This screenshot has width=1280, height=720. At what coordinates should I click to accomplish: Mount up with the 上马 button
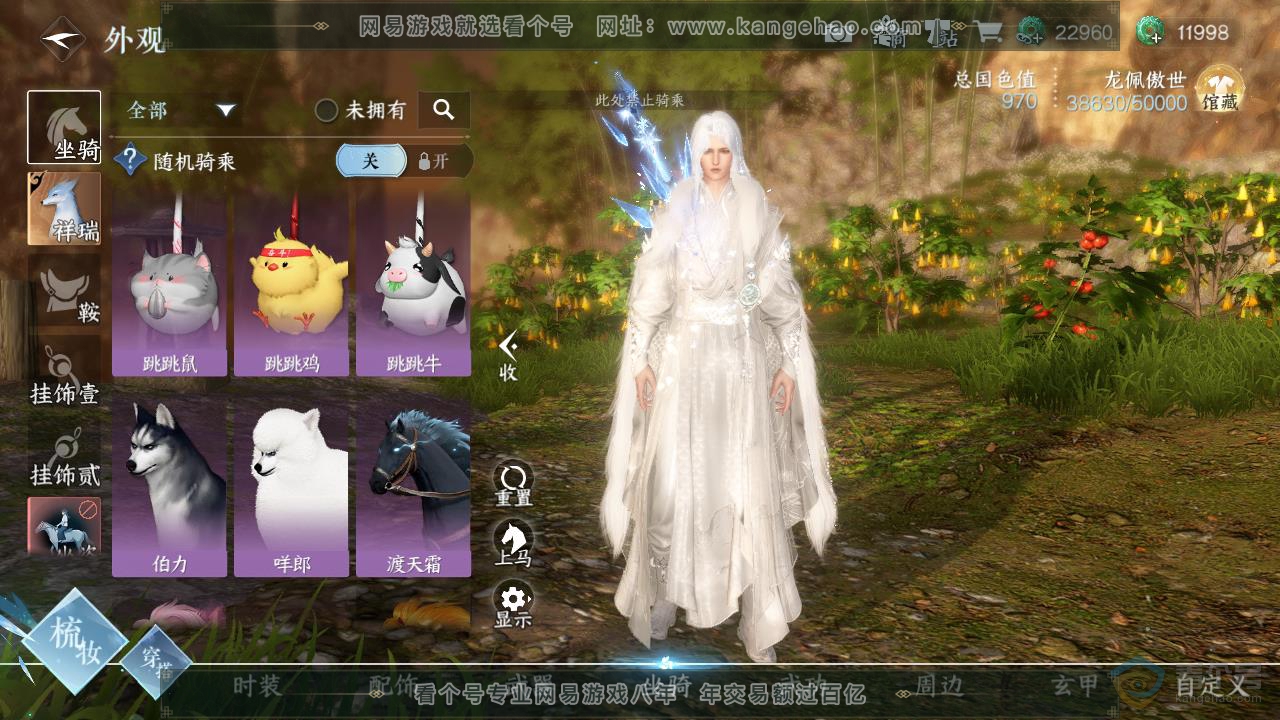[513, 542]
